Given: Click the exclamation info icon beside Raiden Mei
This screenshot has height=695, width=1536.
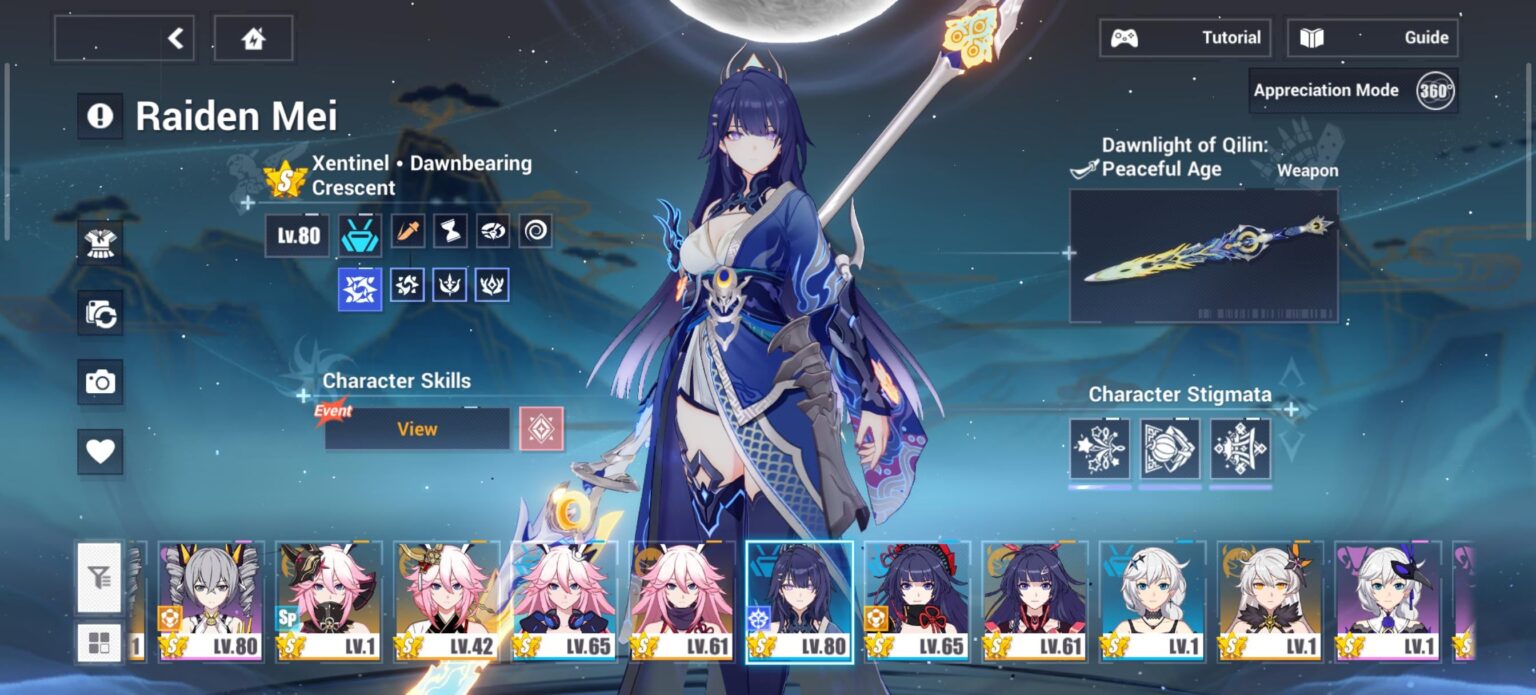Looking at the screenshot, I should click(100, 117).
